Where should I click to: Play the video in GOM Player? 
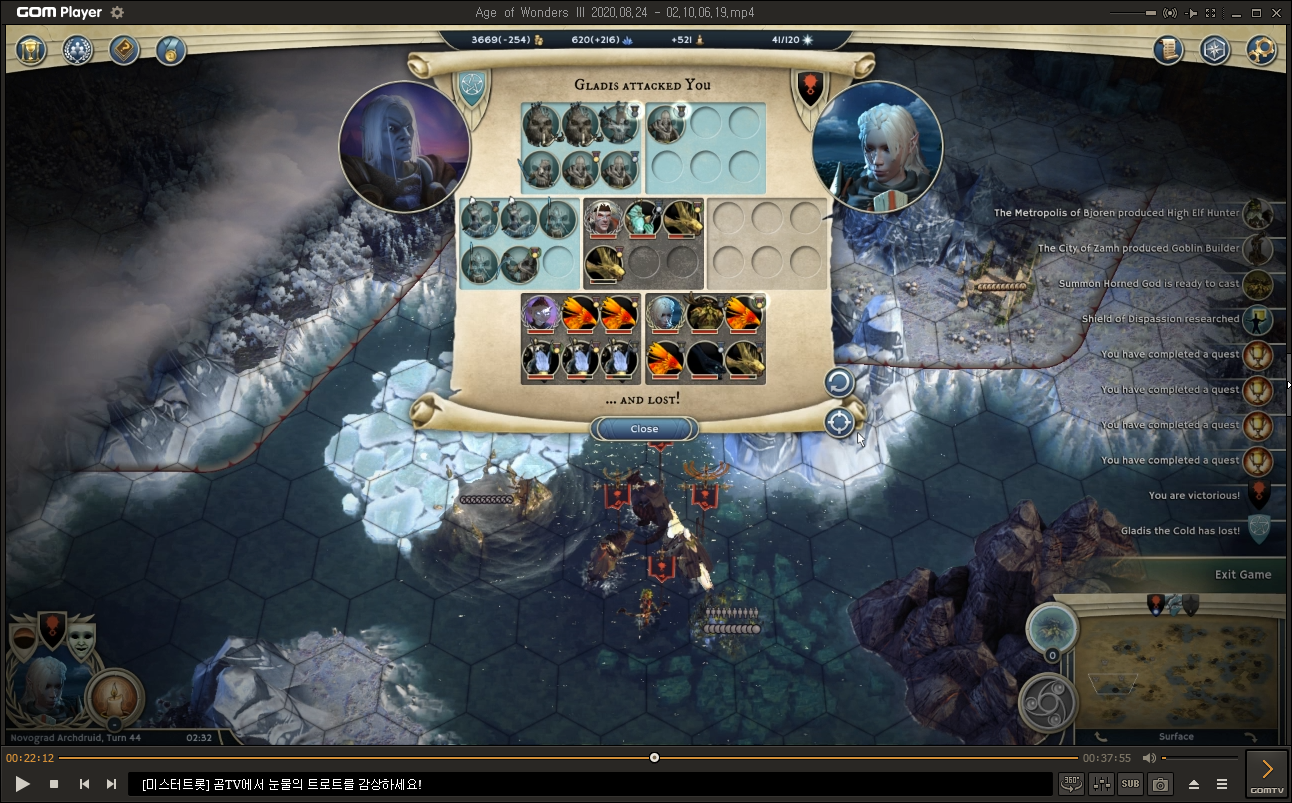tap(22, 784)
